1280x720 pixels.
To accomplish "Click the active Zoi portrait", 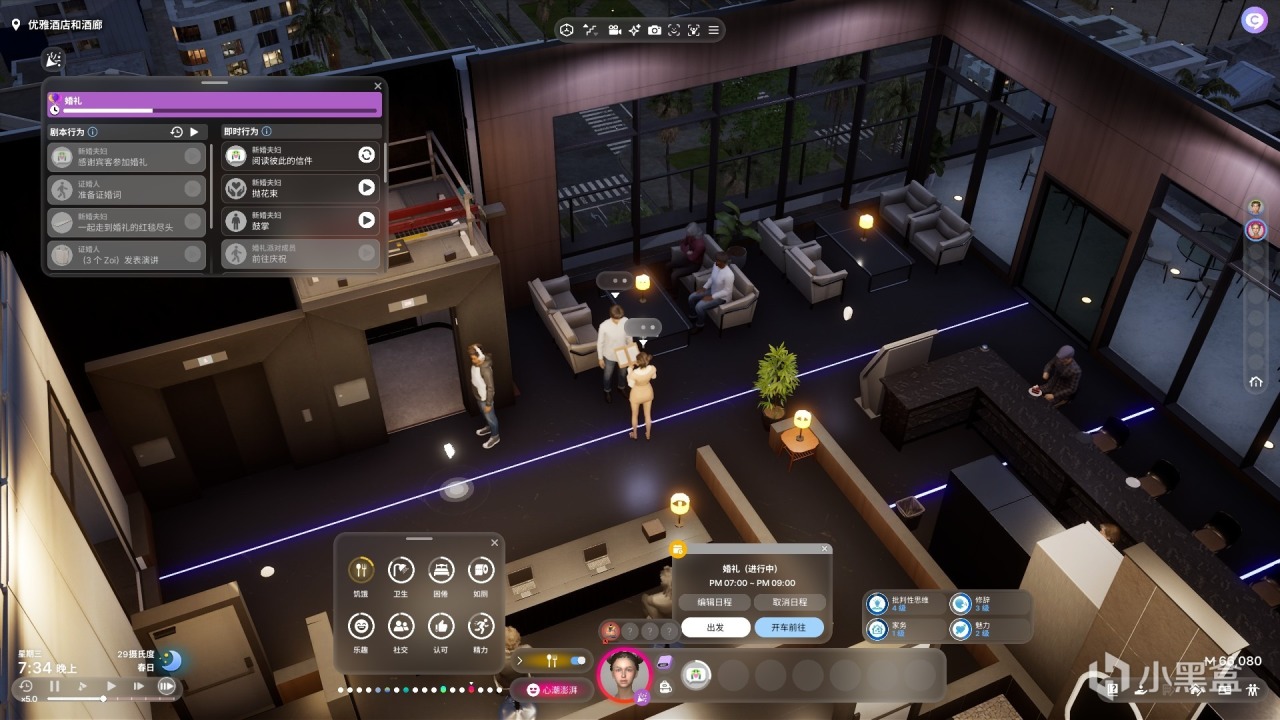I will click(x=625, y=675).
